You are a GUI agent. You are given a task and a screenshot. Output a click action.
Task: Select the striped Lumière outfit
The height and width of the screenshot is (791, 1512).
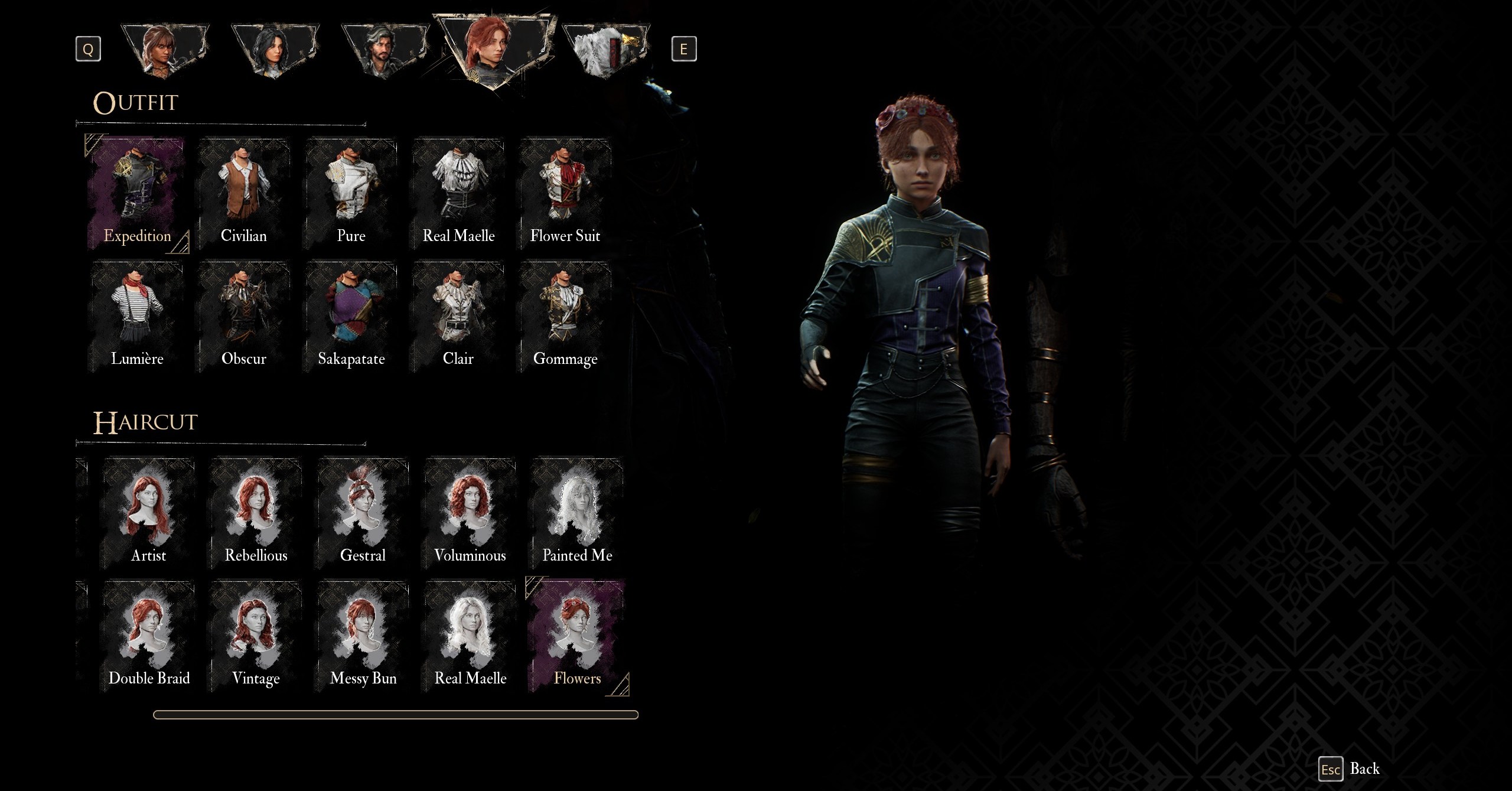pyautogui.click(x=137, y=317)
